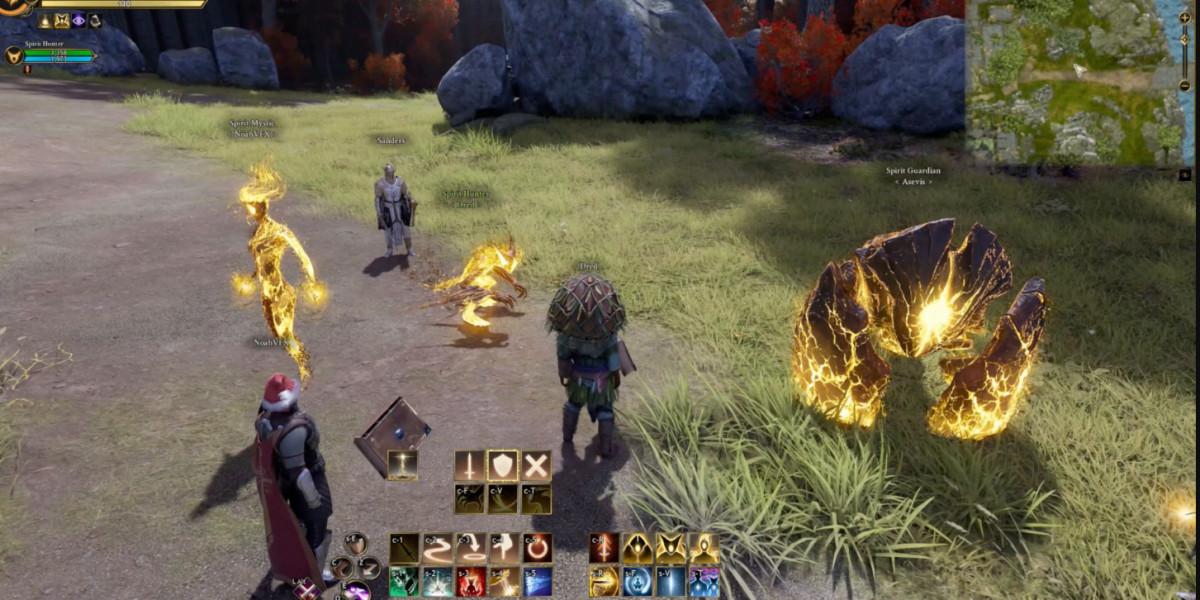The height and width of the screenshot is (600, 1200).
Task: Cast the green ghostly skull ability
Action: pyautogui.click(x=404, y=582)
